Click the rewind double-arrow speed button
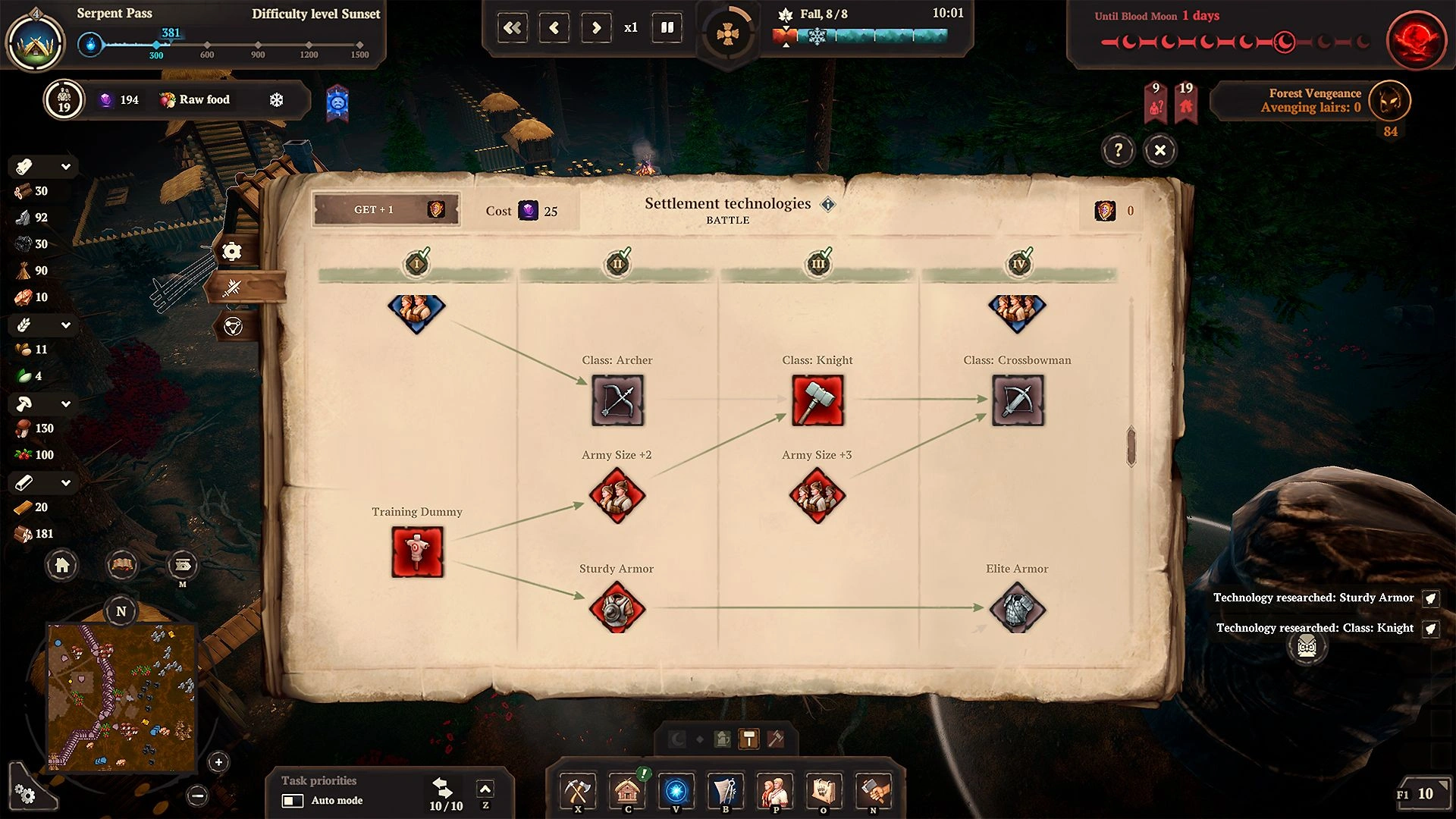This screenshot has width=1456, height=819. coord(513,28)
